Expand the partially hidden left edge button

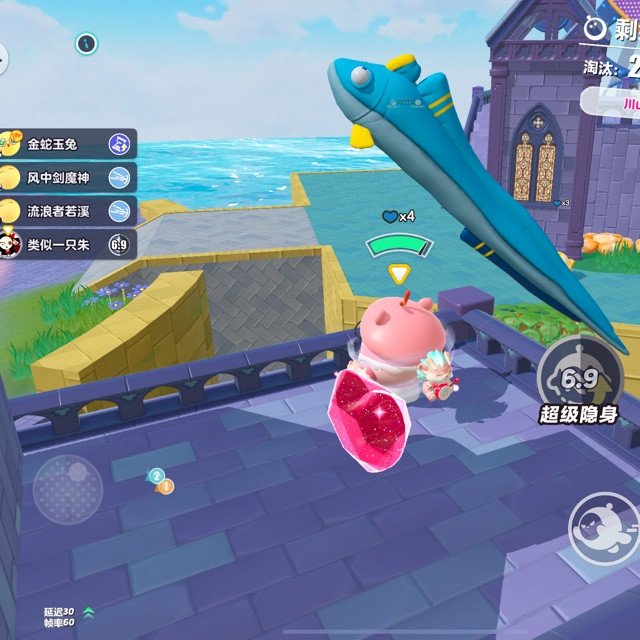point(3,57)
